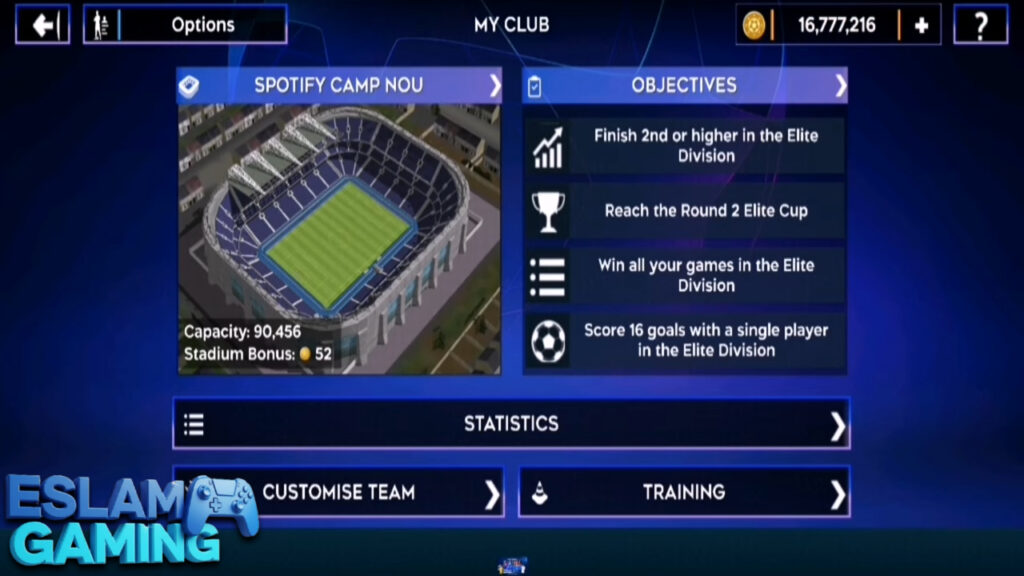Viewport: 1024px width, 576px height.
Task: Open the Spotify Camp Nou stadium panel
Action: (340, 86)
